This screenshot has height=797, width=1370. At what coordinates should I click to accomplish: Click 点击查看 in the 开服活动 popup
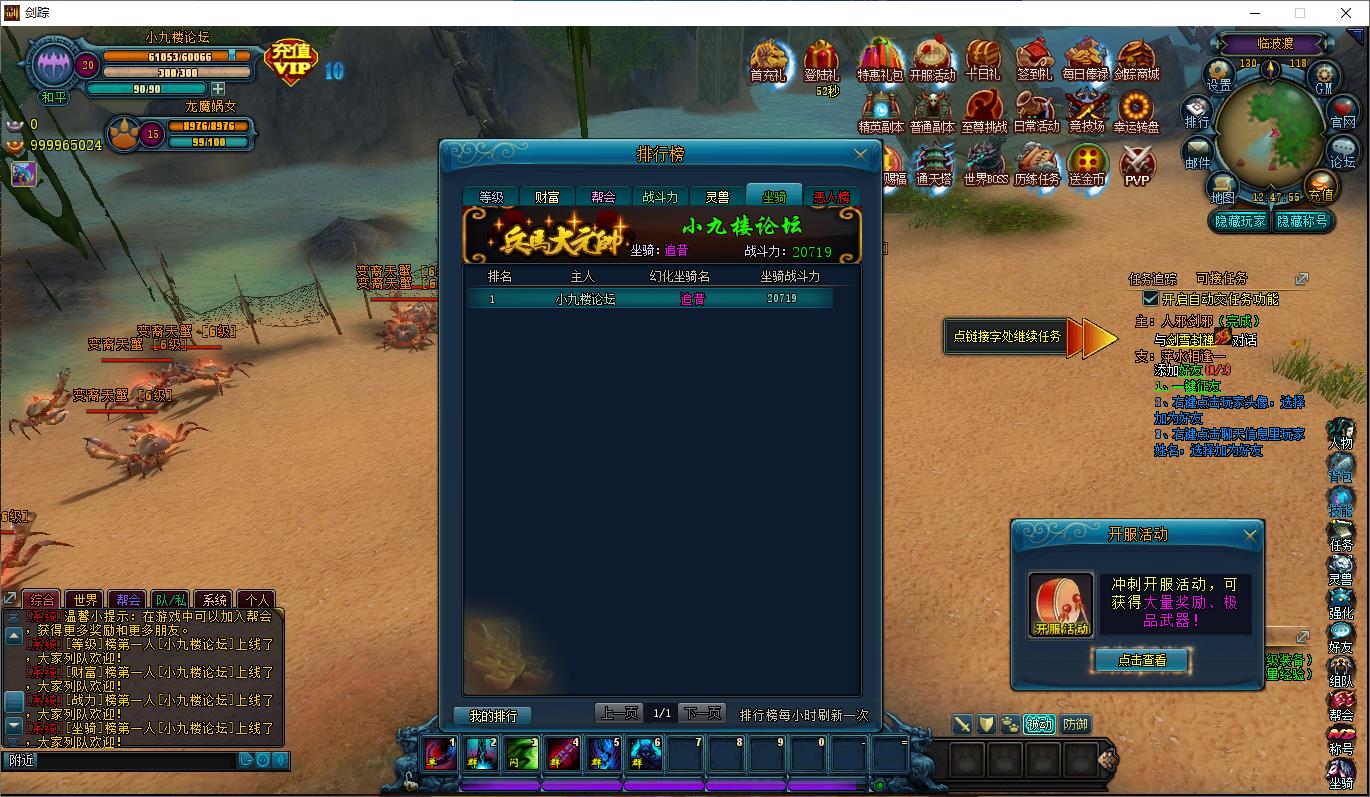pyautogui.click(x=1141, y=660)
